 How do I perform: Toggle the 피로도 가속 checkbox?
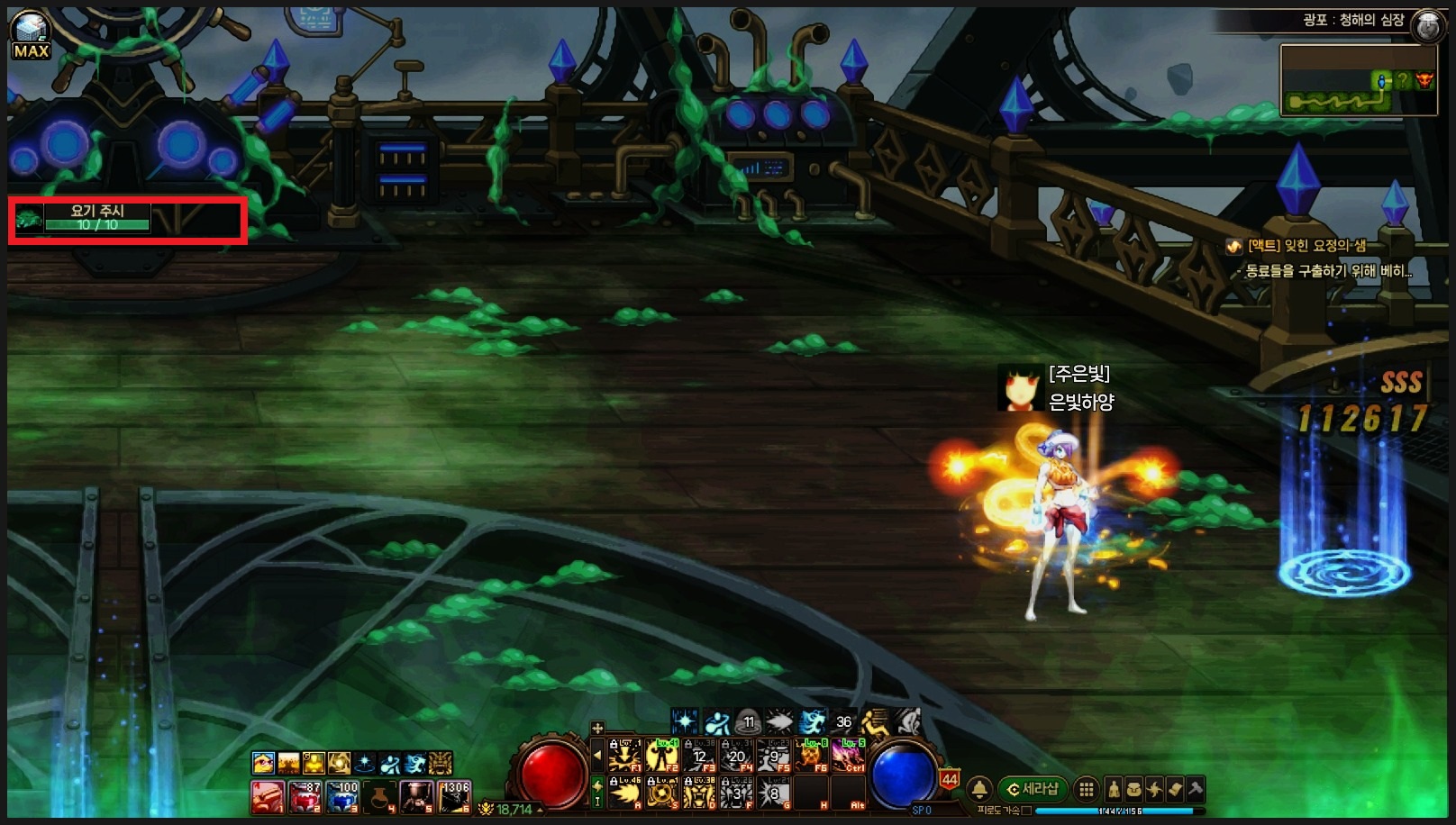pyautogui.click(x=1026, y=811)
